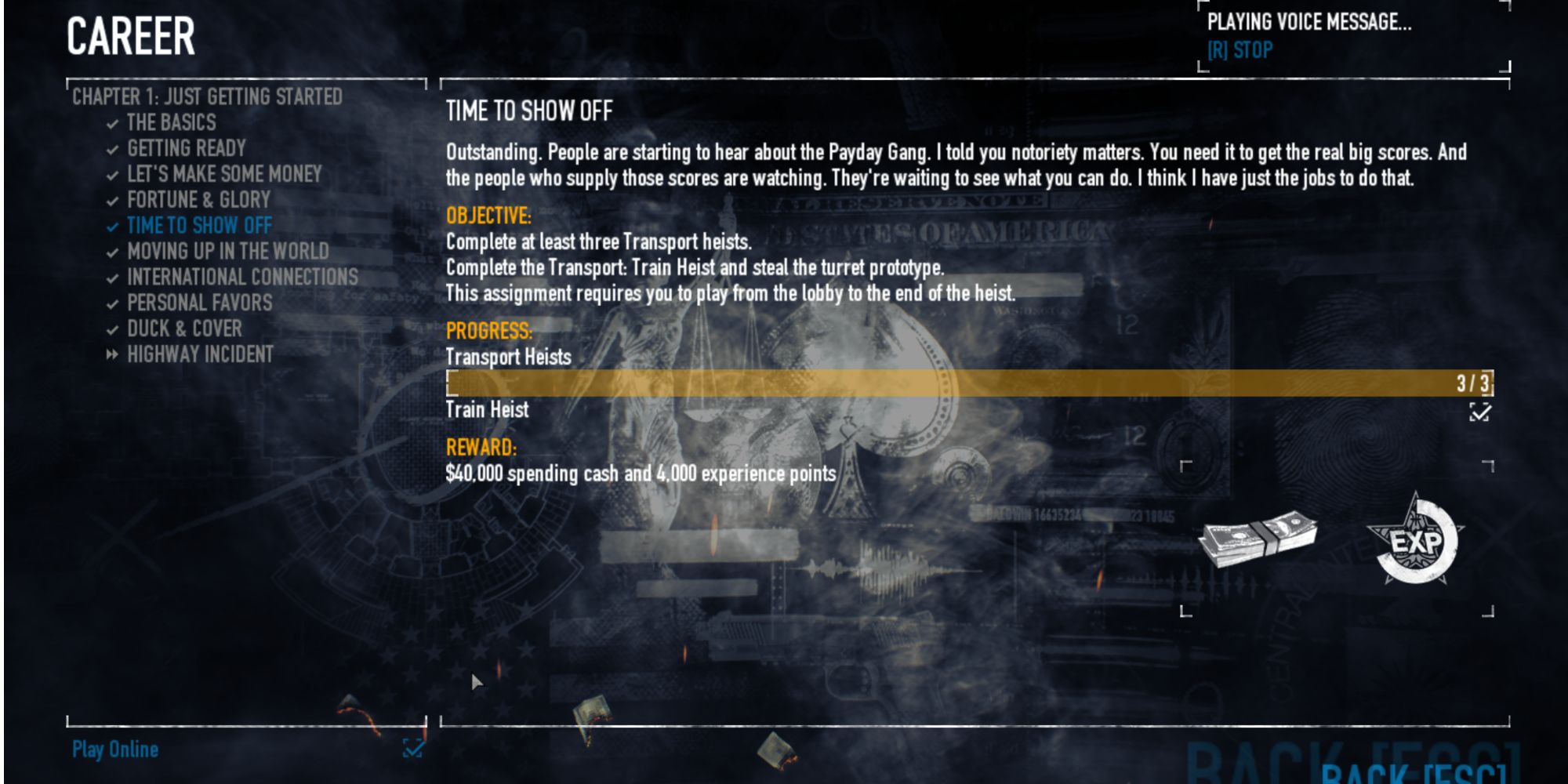Click the checkmark icon beside Duck & Cover
Image resolution: width=1568 pixels, height=784 pixels.
[x=111, y=329]
